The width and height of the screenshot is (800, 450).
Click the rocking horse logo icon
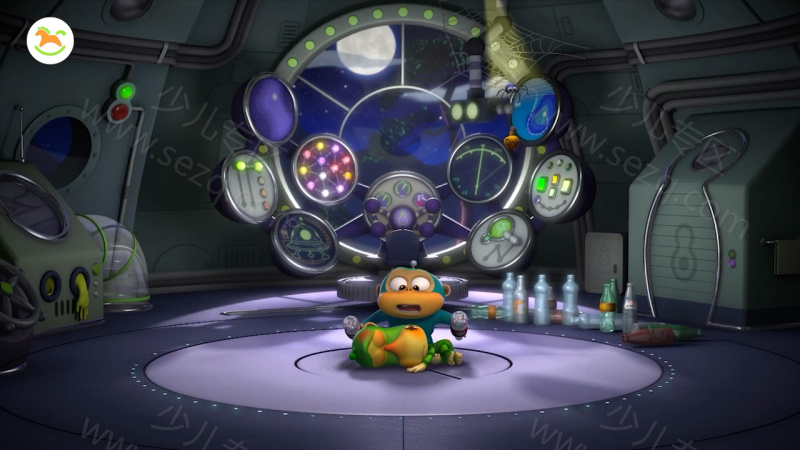pos(50,41)
